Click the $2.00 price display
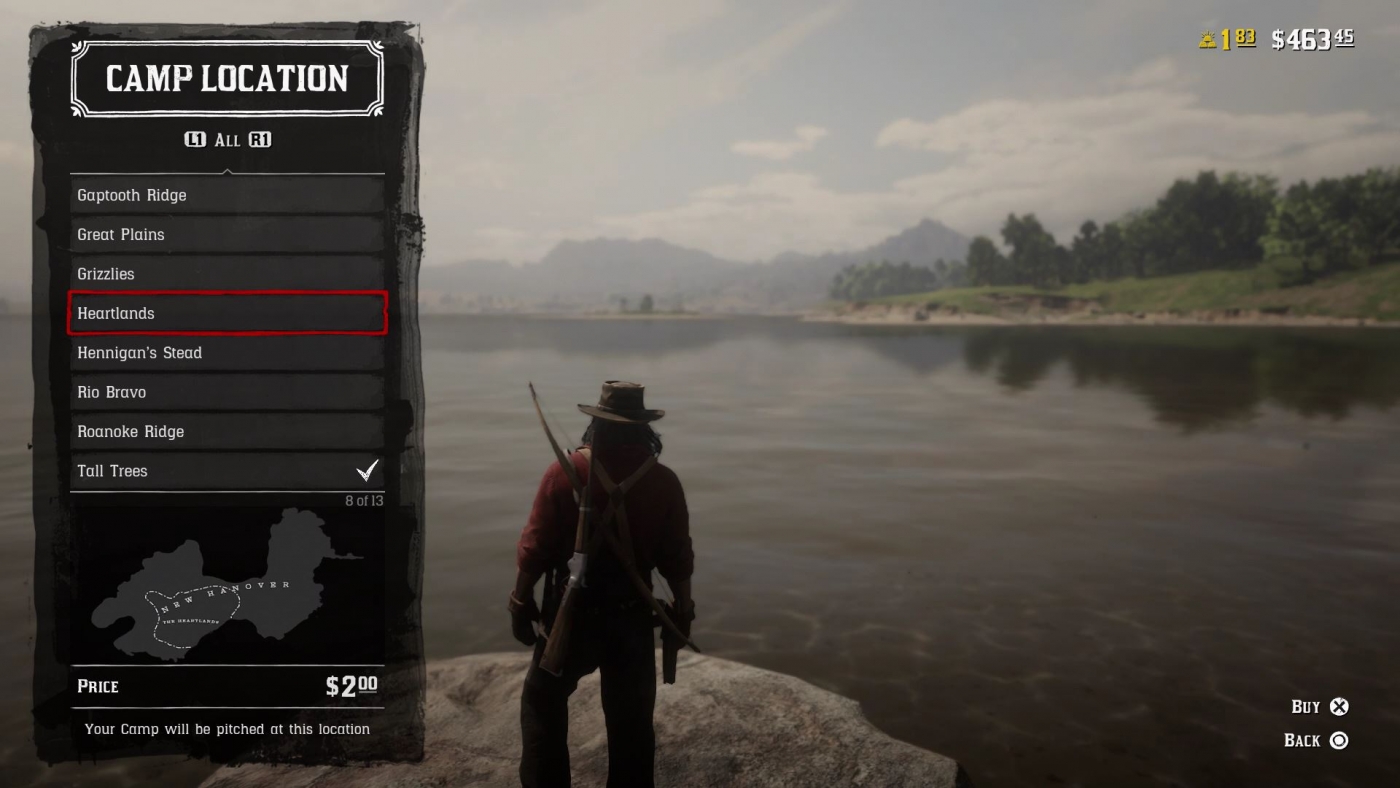 point(352,687)
